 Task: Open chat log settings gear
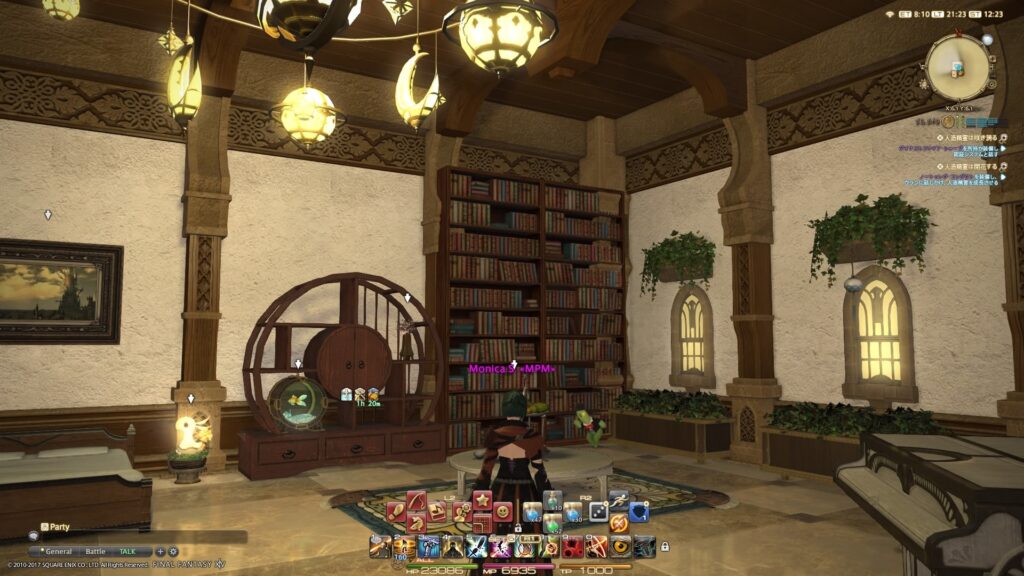click(x=173, y=551)
